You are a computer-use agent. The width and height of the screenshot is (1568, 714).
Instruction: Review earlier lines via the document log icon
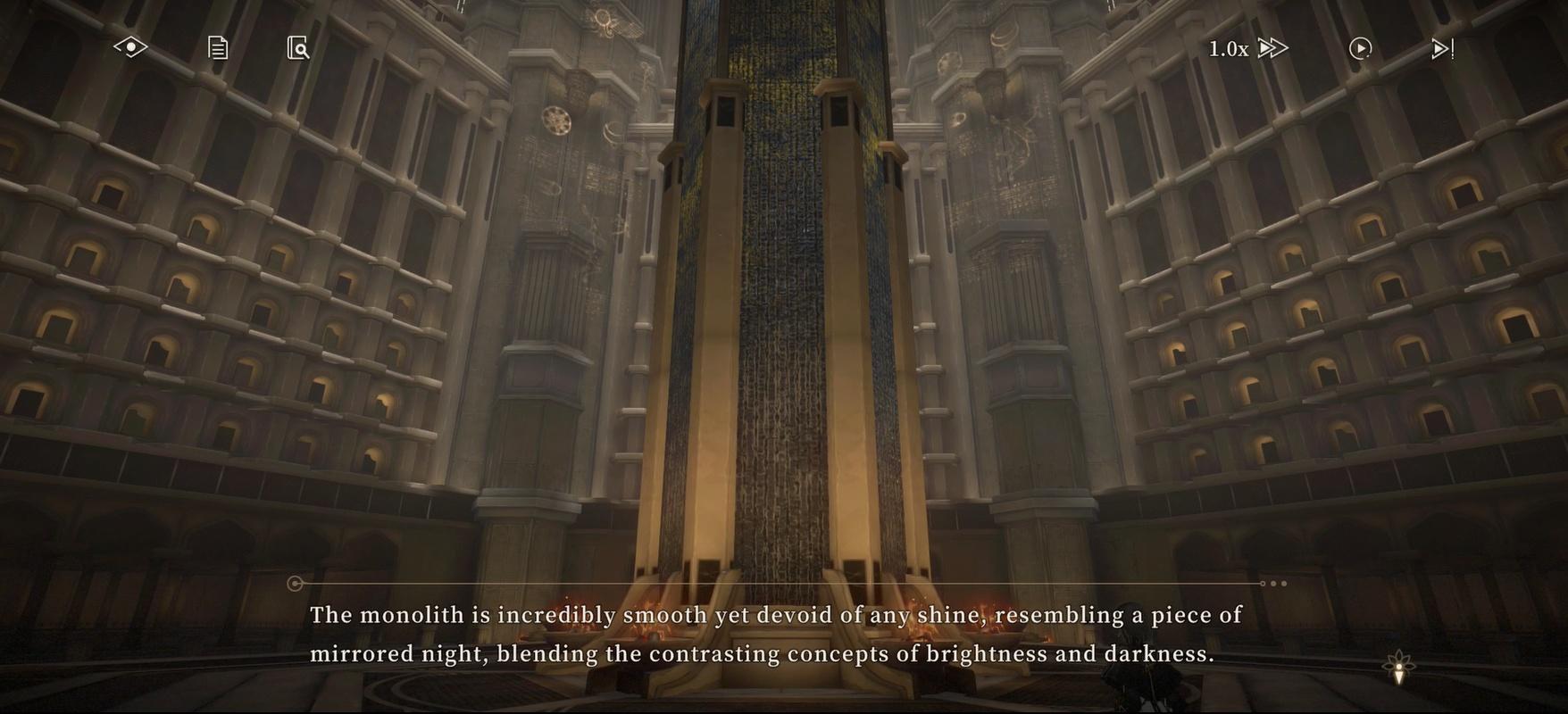[216, 47]
